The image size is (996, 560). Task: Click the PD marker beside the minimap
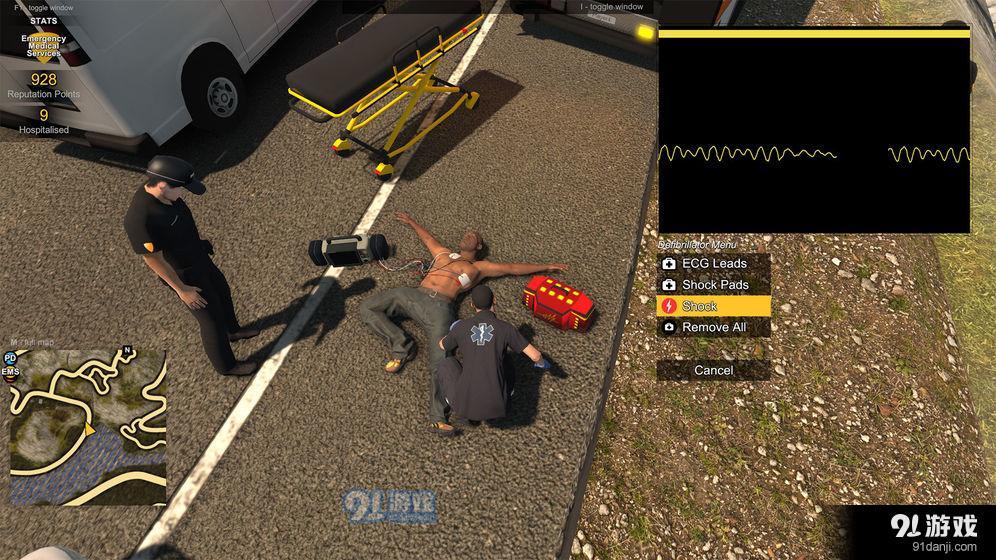[x=10, y=357]
